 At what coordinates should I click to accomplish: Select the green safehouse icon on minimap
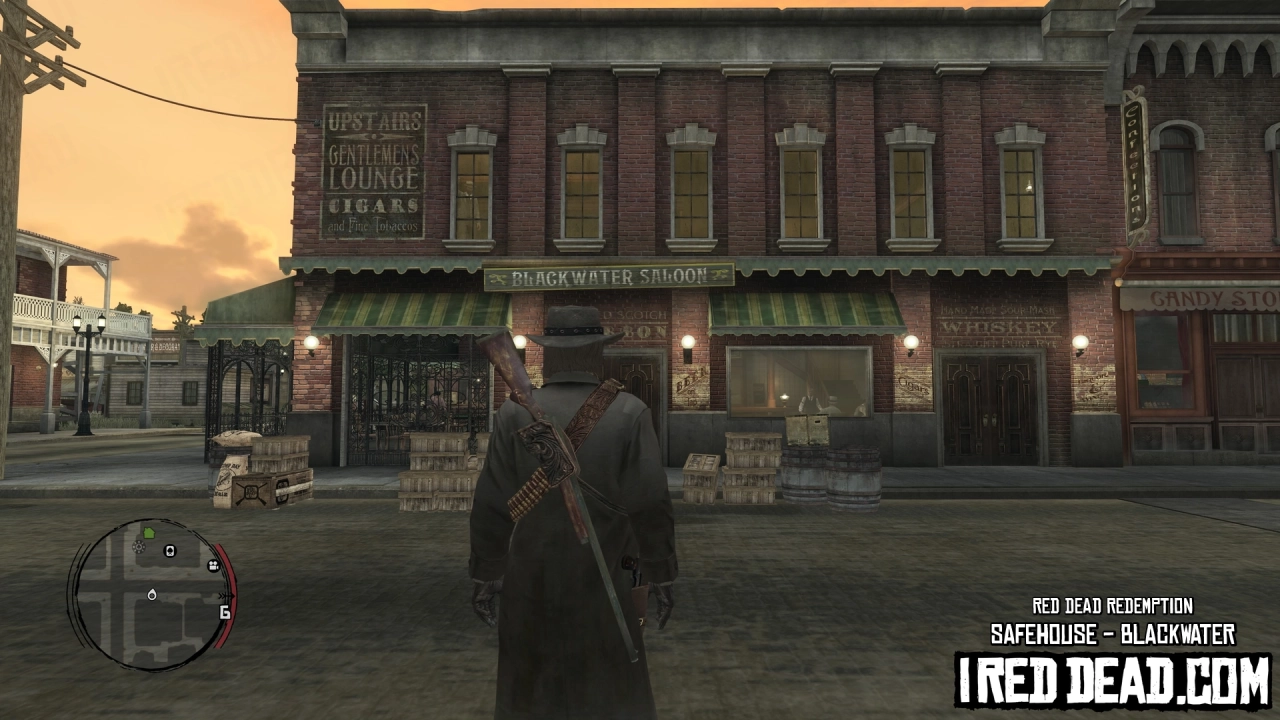click(149, 533)
